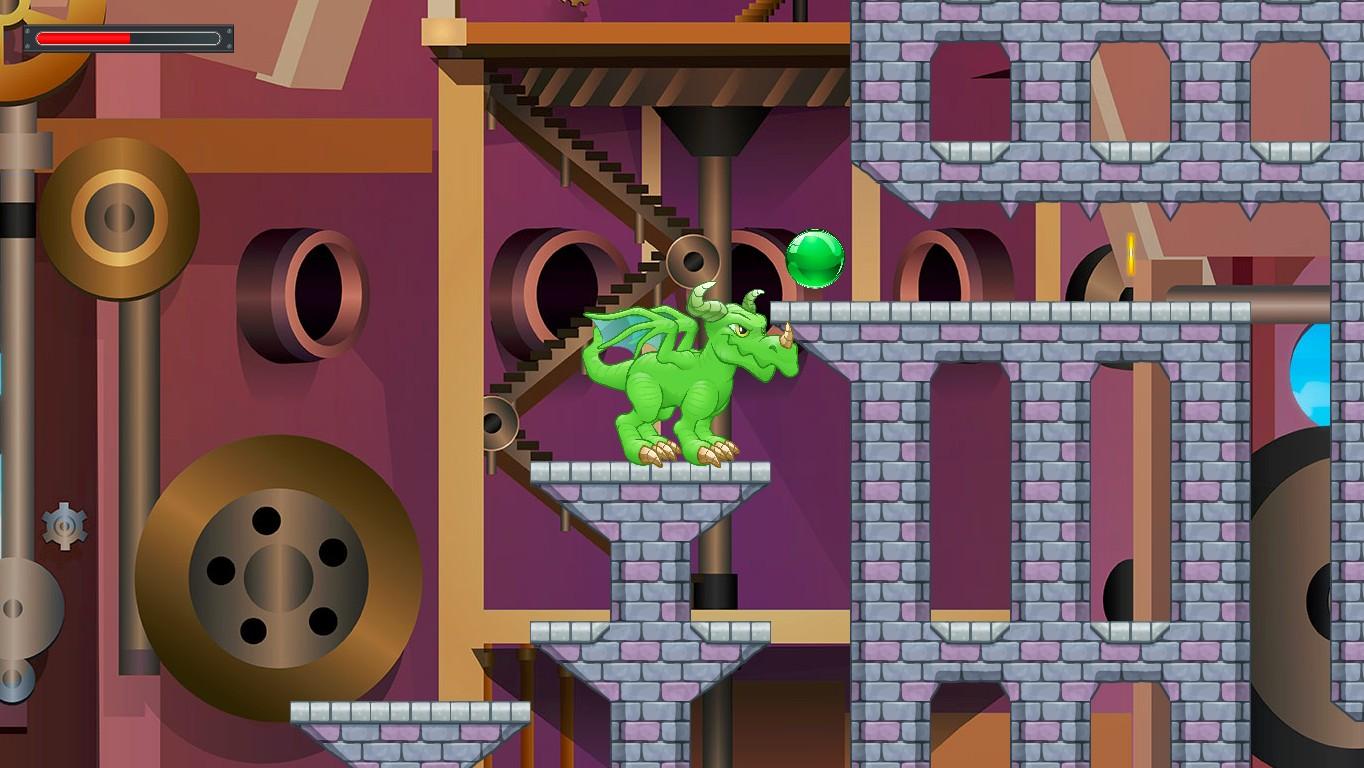Click the red health bar fill

point(80,38)
